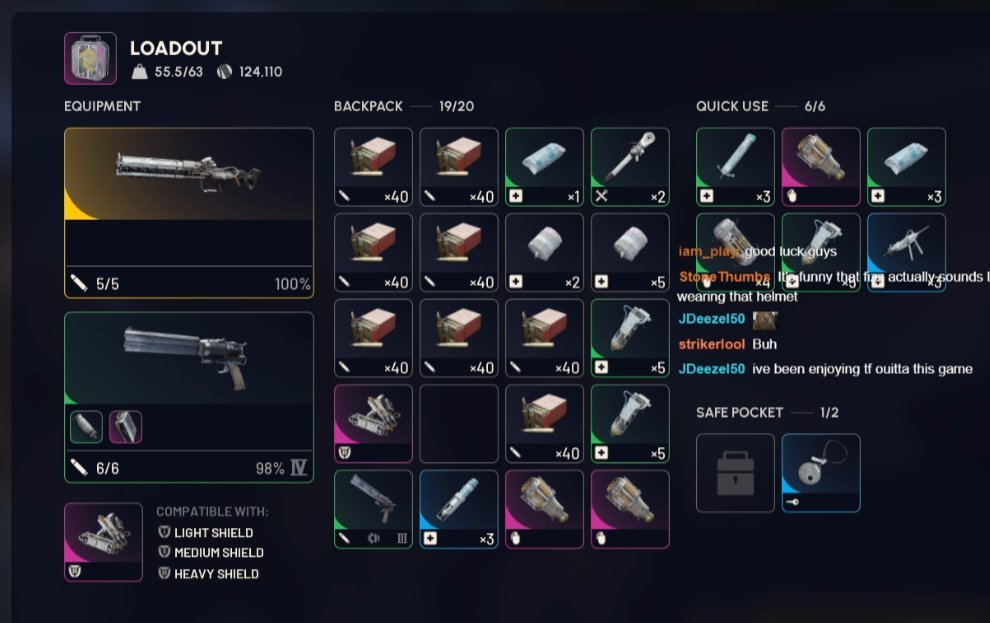The height and width of the screenshot is (623, 990).
Task: Click the key item in safe pocket
Action: pos(821,472)
